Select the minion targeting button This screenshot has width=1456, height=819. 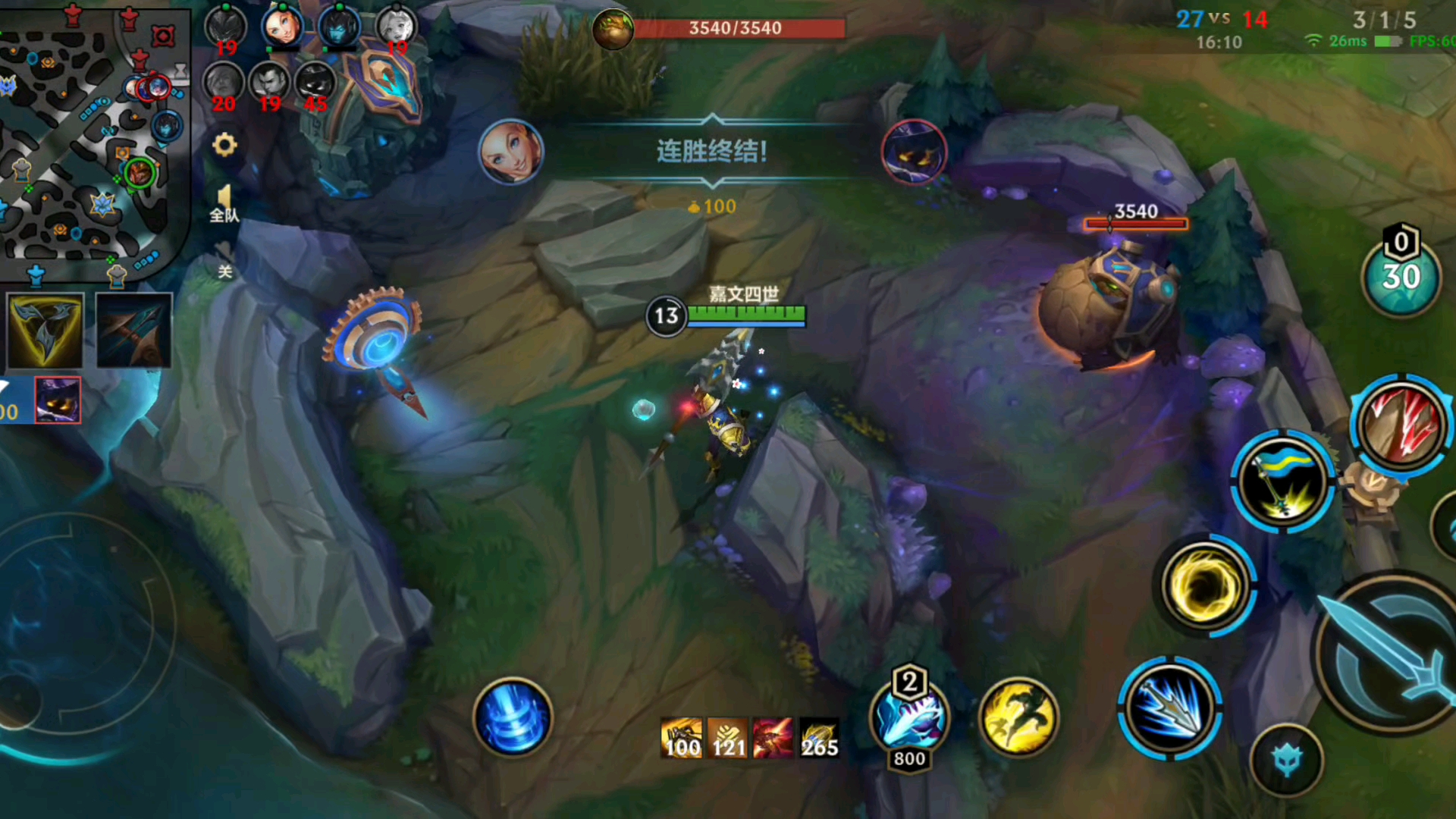pyautogui.click(x=1287, y=760)
